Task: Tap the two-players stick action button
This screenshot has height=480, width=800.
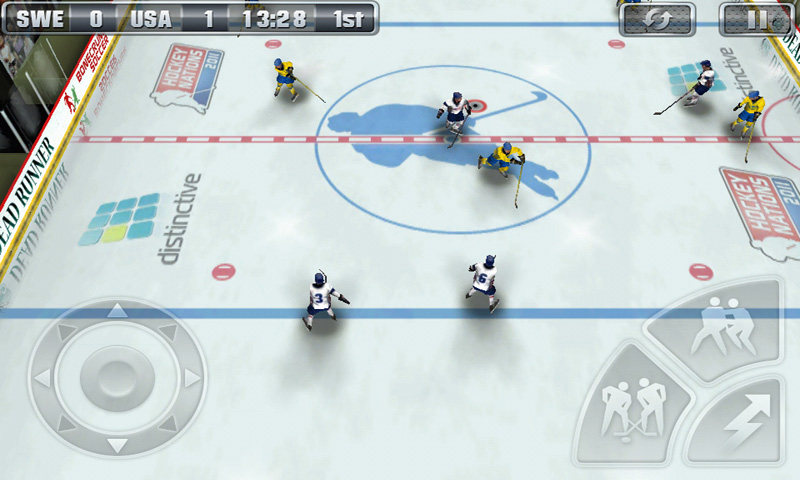Action: tap(633, 409)
